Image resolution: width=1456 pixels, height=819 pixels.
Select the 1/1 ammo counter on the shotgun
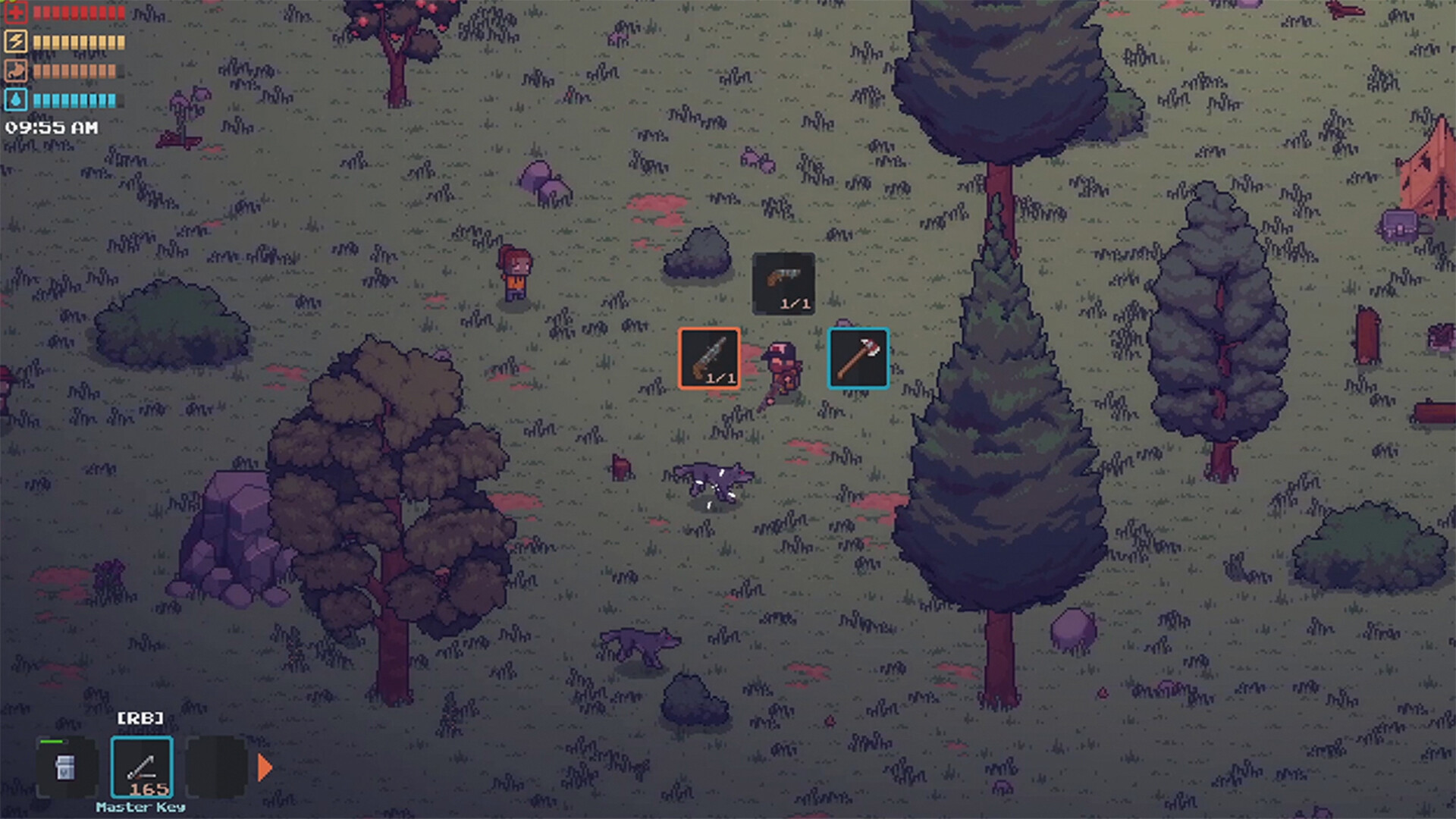720,376
